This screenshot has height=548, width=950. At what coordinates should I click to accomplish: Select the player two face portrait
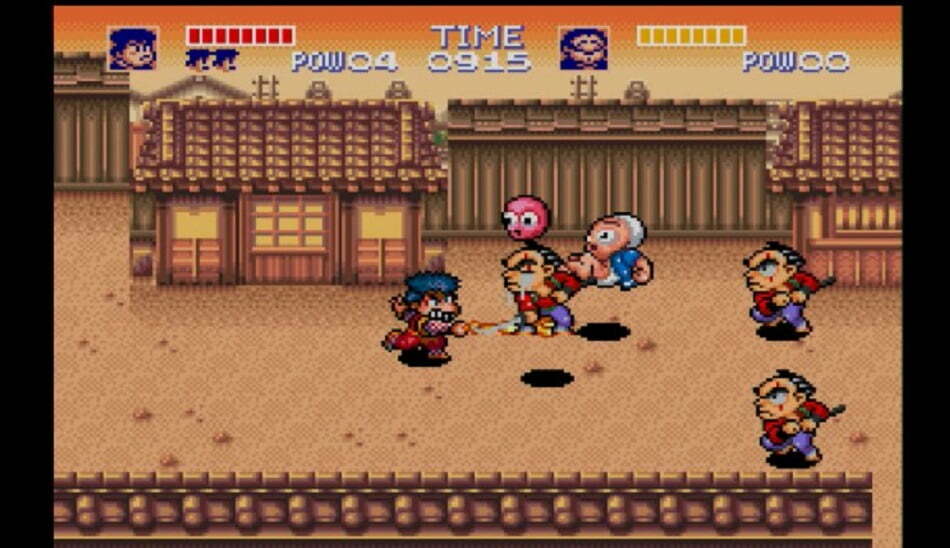[x=583, y=49]
